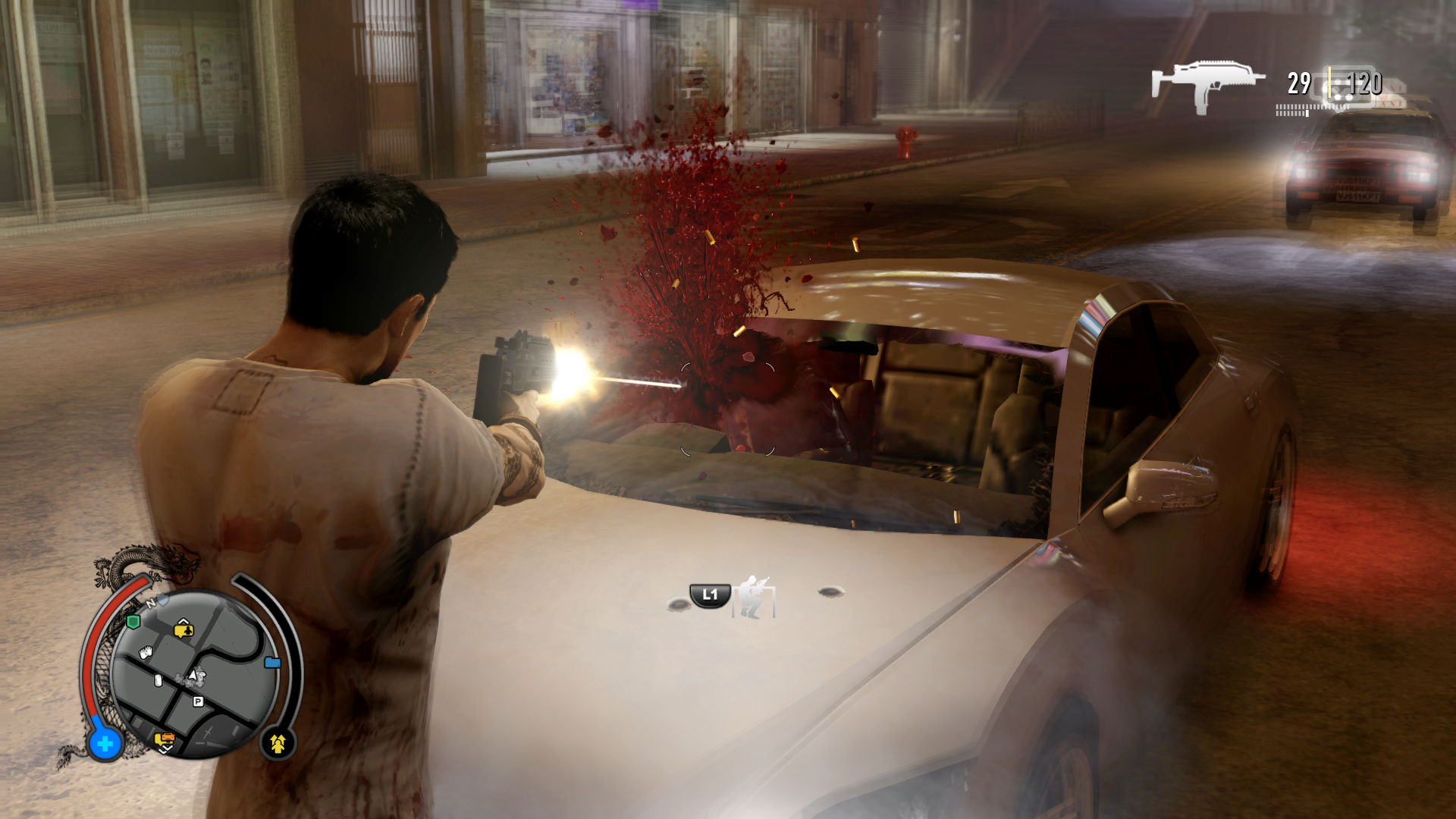This screenshot has width=1456, height=819.
Task: Click the reserve ammo 120 counter
Action: [1364, 83]
